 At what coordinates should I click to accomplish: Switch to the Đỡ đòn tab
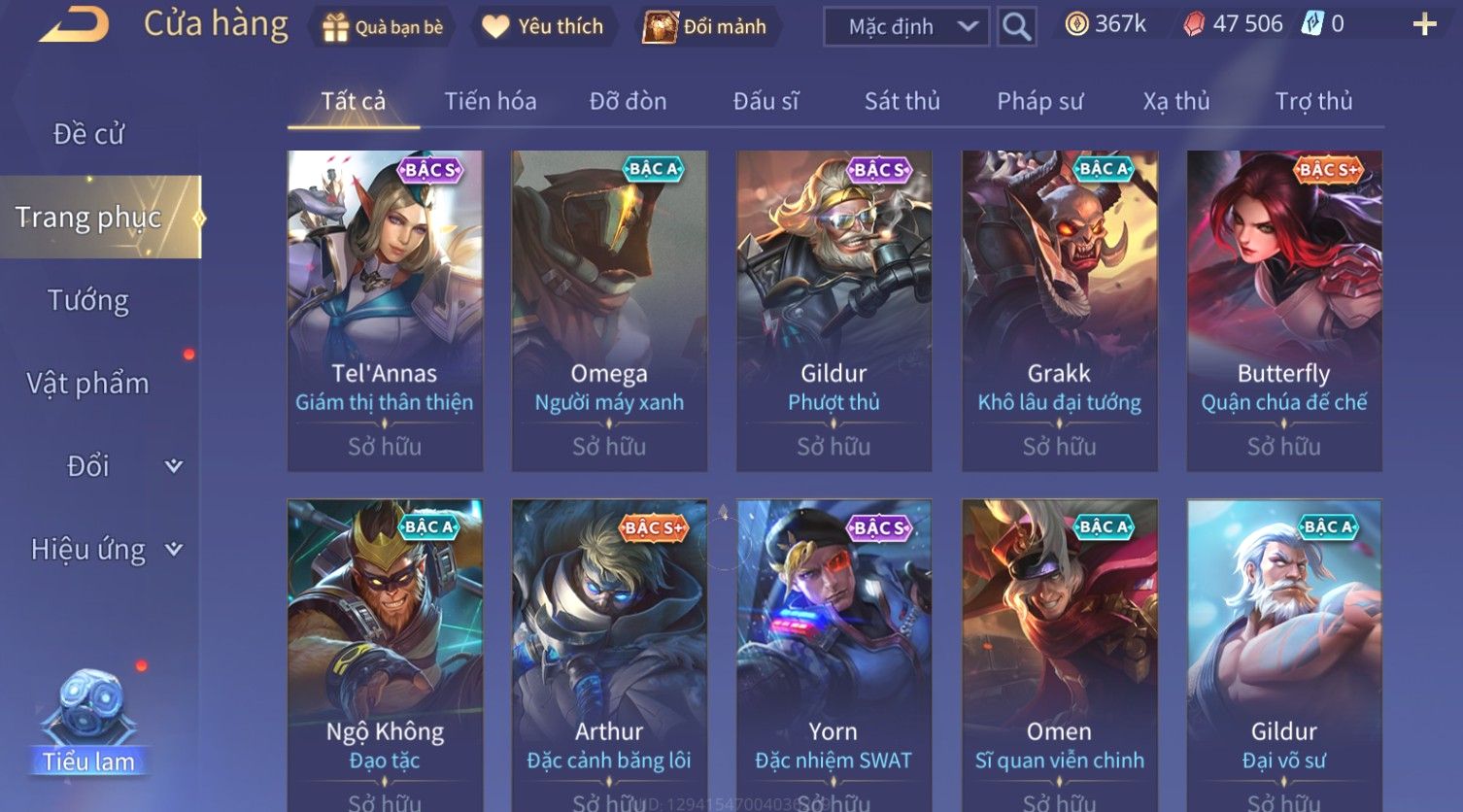coord(628,101)
